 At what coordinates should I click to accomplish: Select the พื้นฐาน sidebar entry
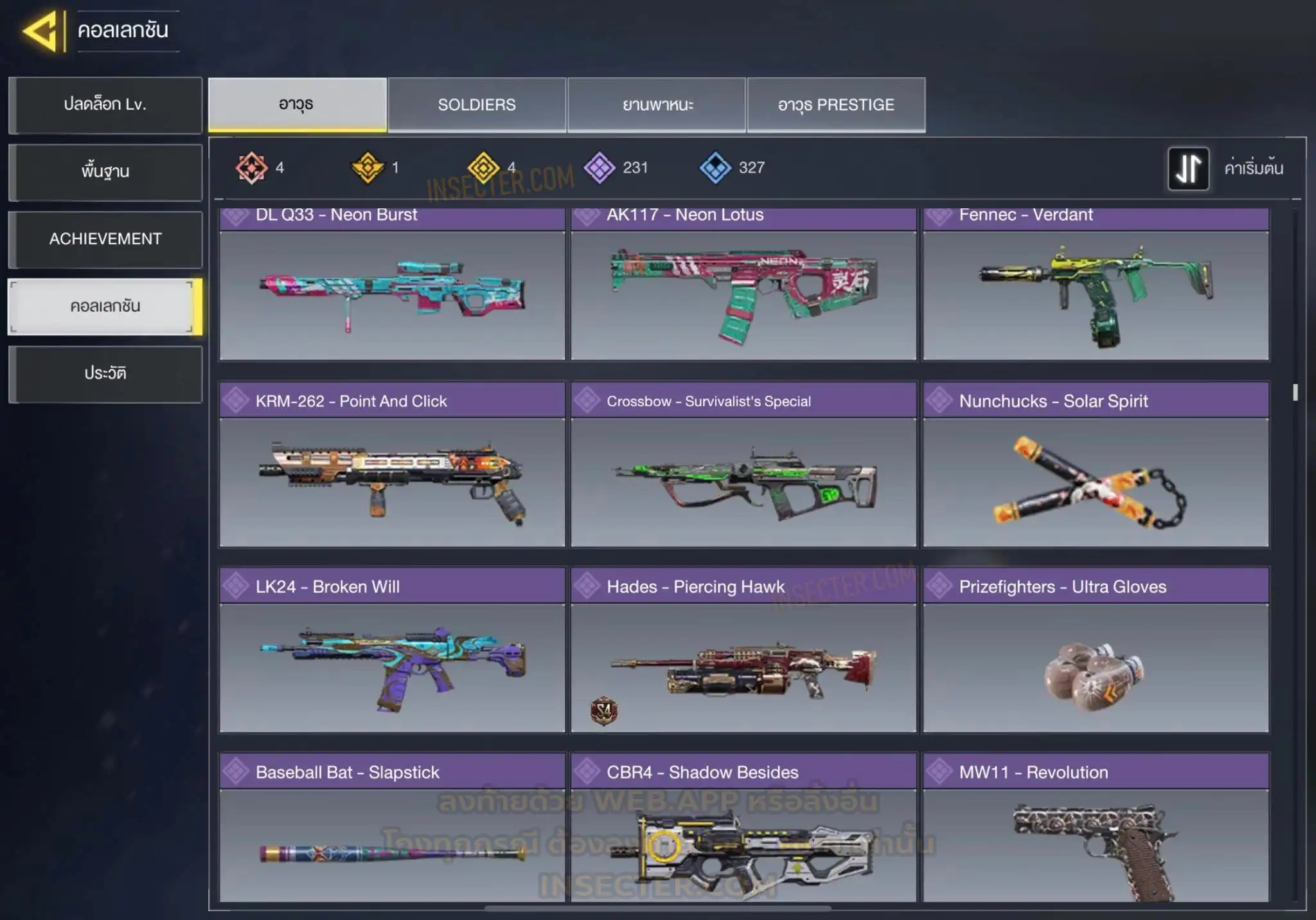(105, 172)
